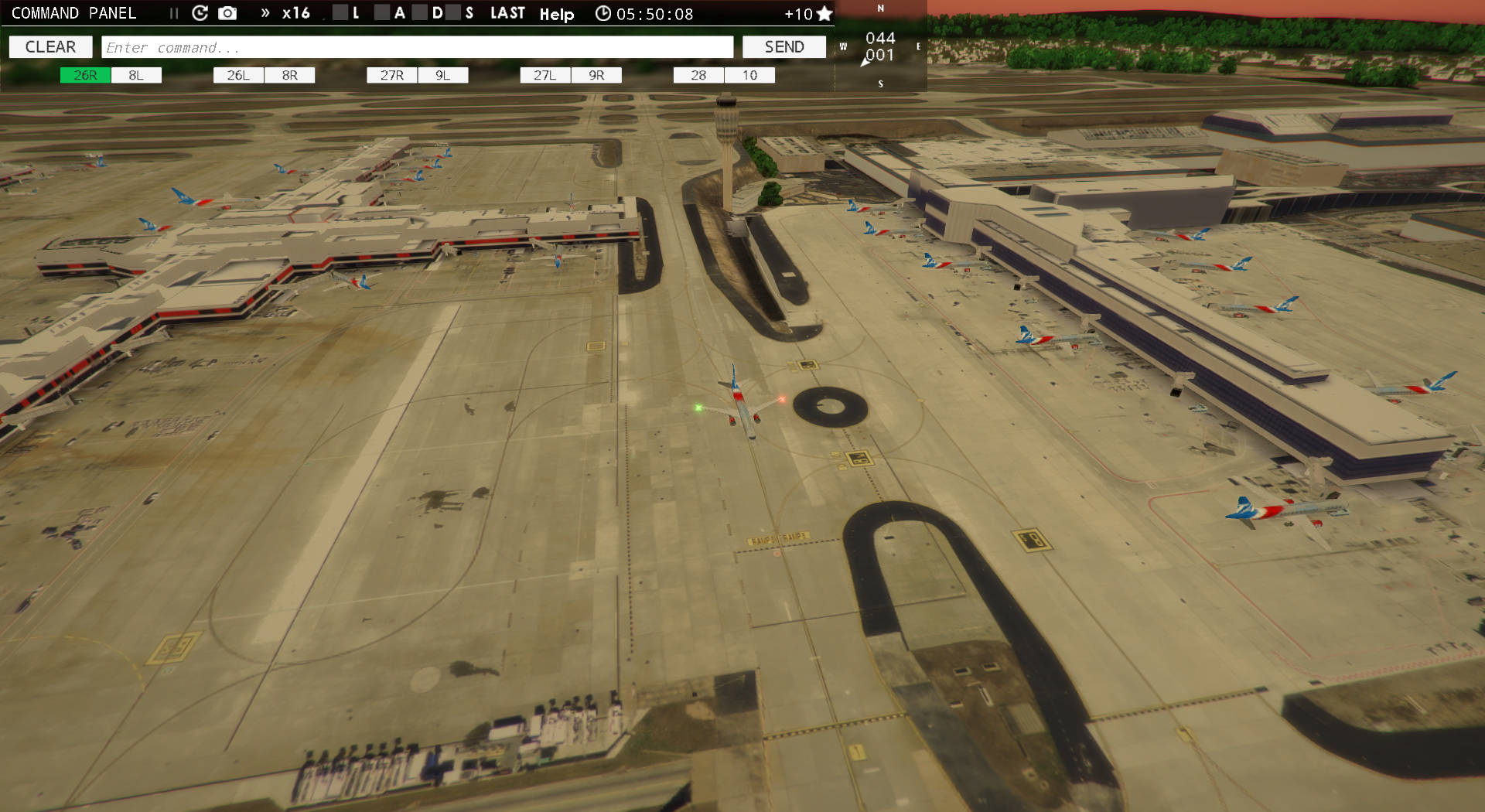The width and height of the screenshot is (1485, 812).
Task: Click the circular replay arrow icon
Action: pos(200,13)
